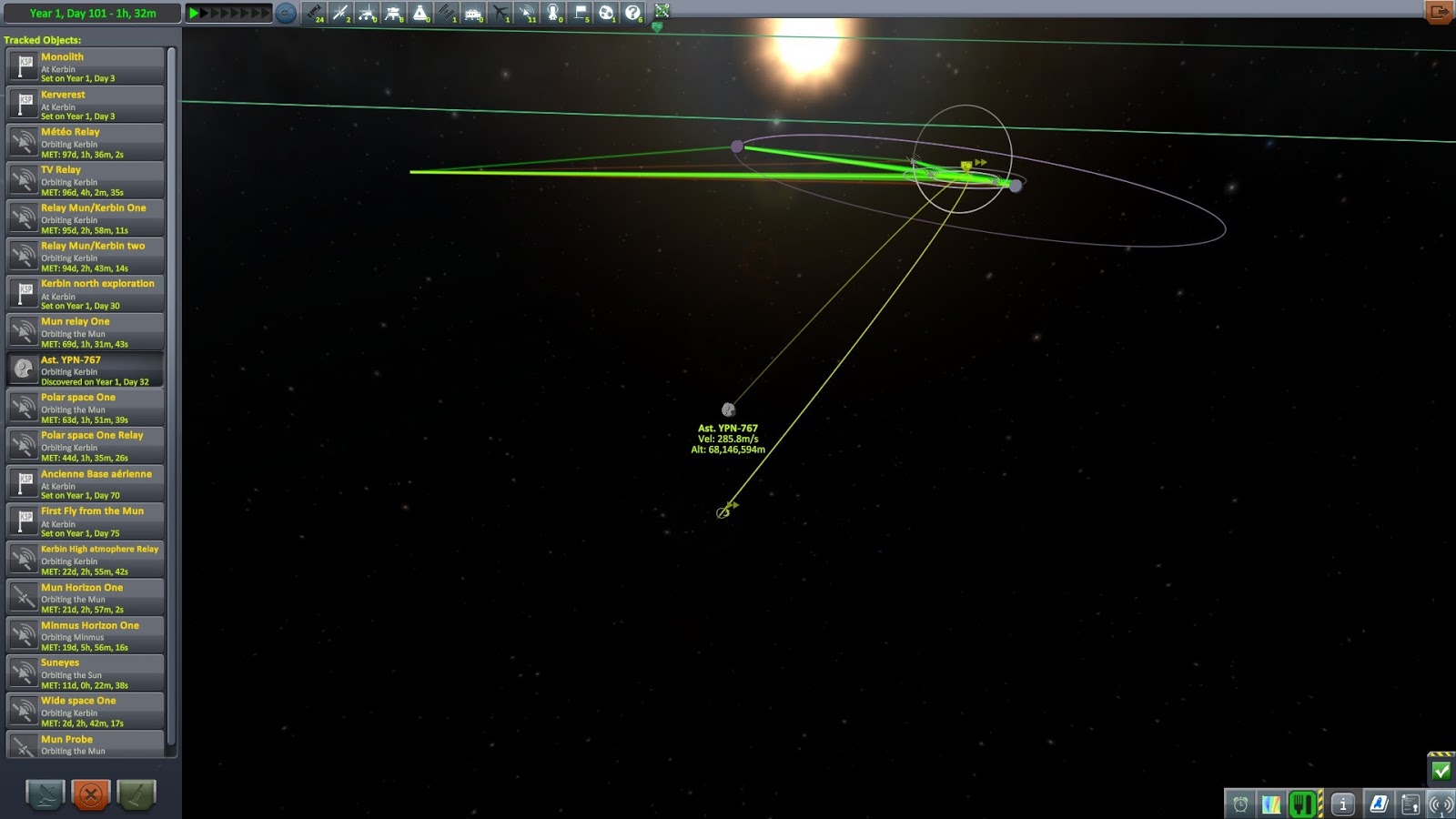This screenshot has width=1456, height=819.
Task: Select Suneyes in the tracked objects list
Action: (86, 671)
